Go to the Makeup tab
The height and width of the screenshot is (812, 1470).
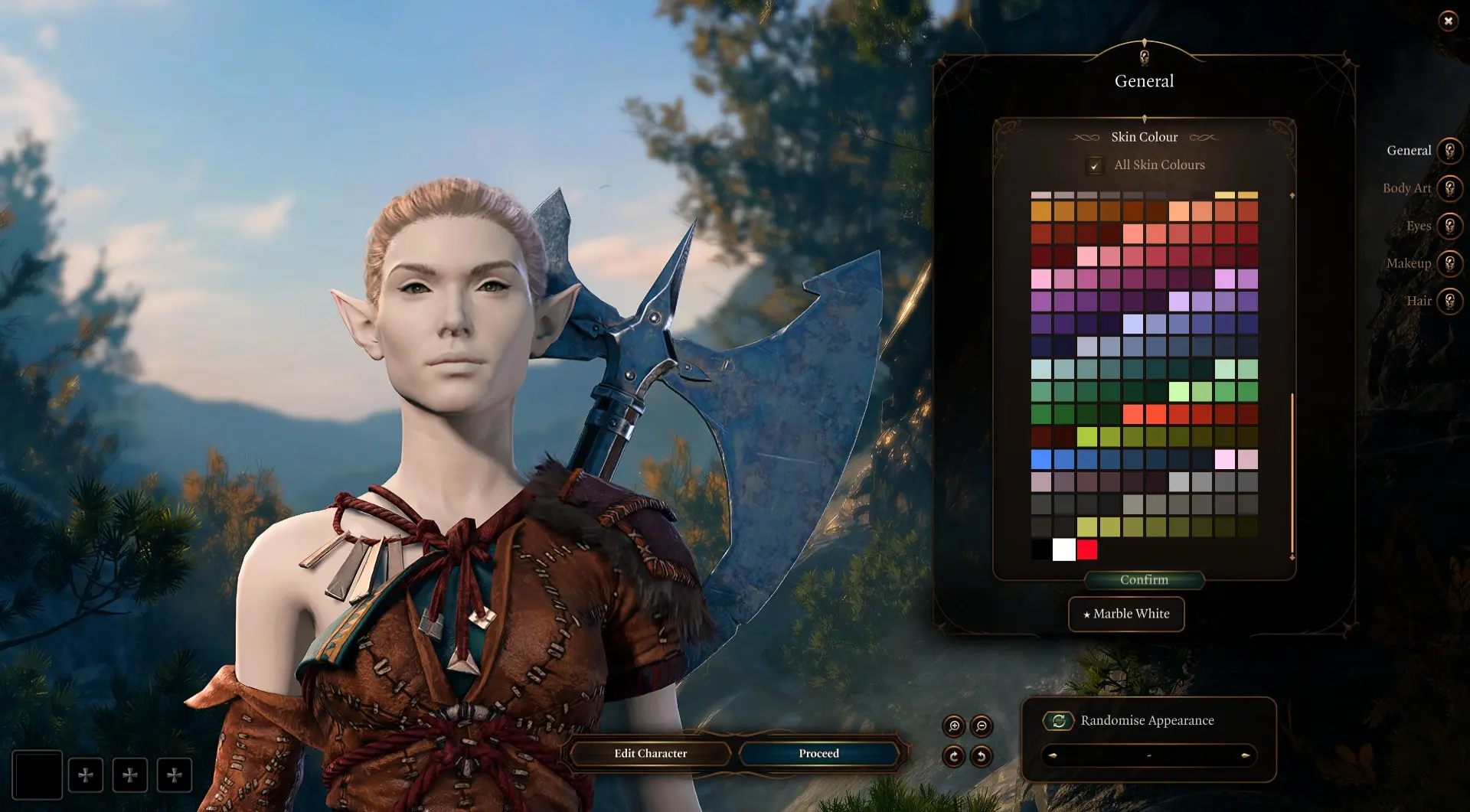pos(1449,263)
